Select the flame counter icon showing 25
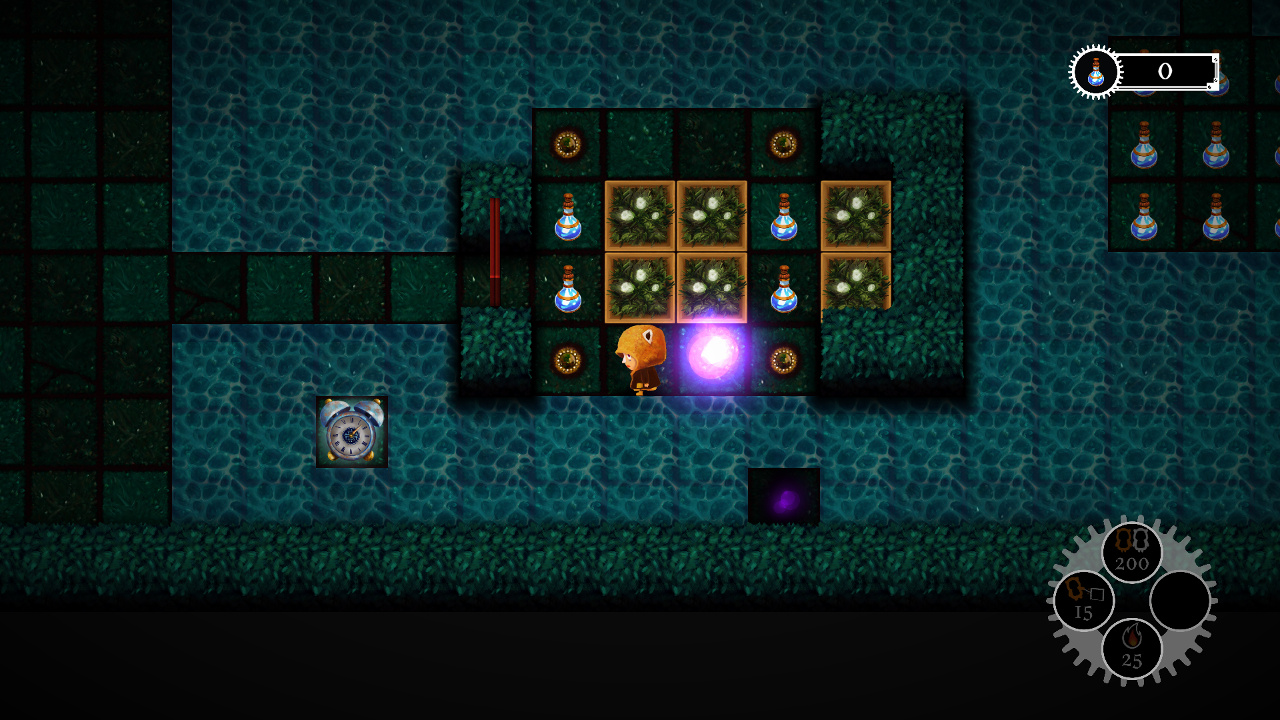The height and width of the screenshot is (720, 1280). tap(1133, 647)
